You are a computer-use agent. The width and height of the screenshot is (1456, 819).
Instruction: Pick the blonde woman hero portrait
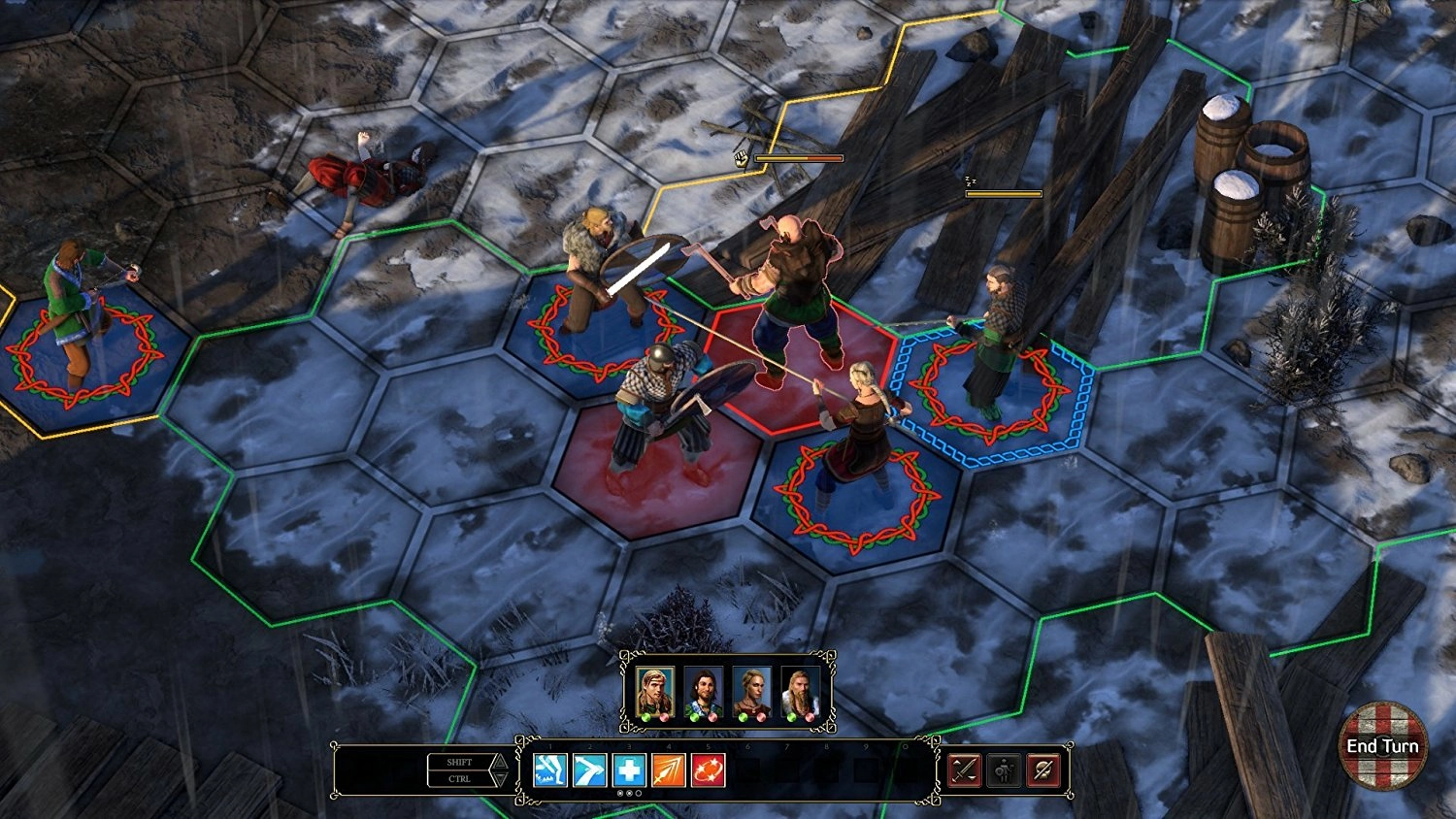(751, 692)
